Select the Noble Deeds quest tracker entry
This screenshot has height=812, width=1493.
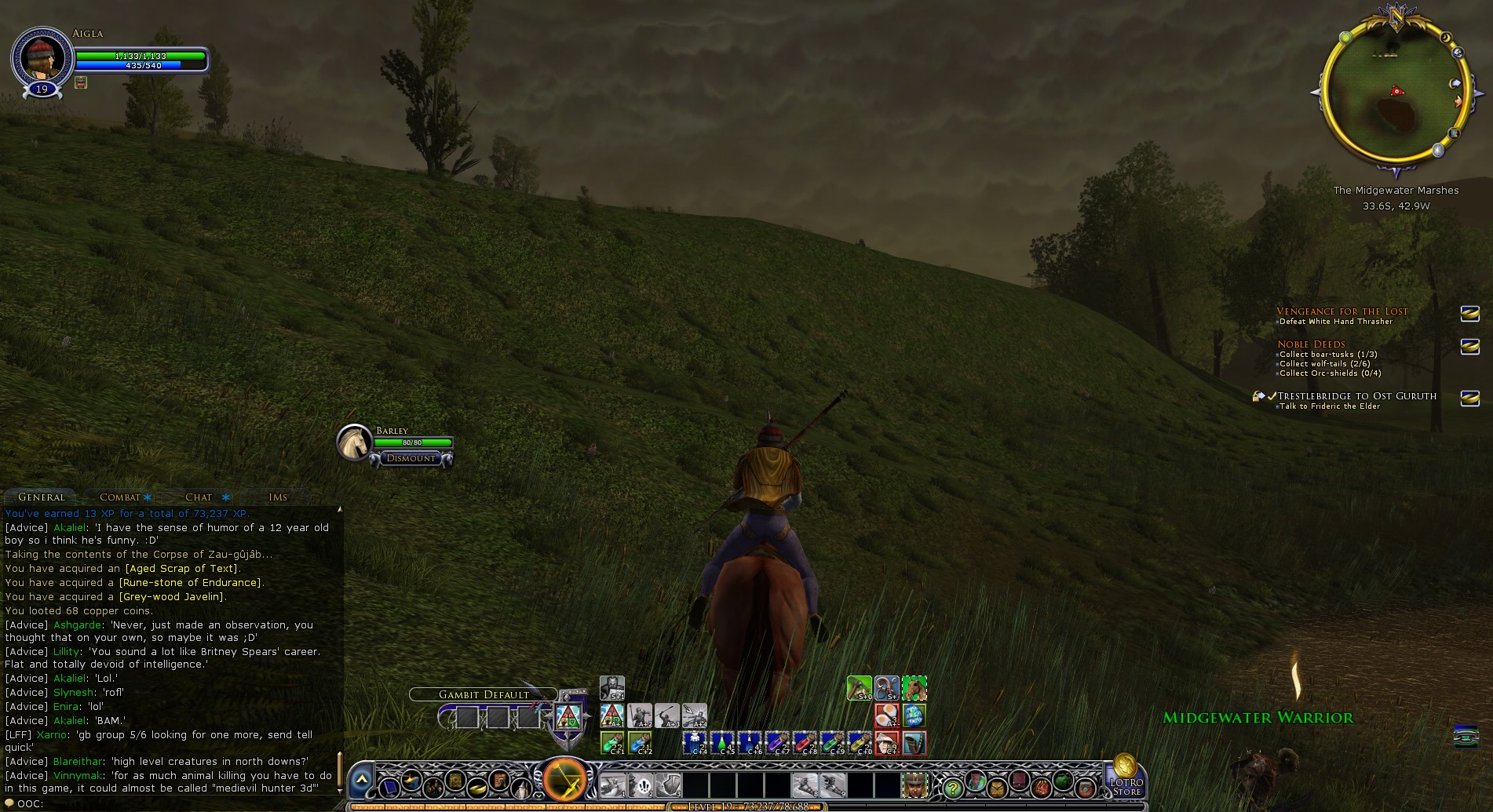point(1311,344)
